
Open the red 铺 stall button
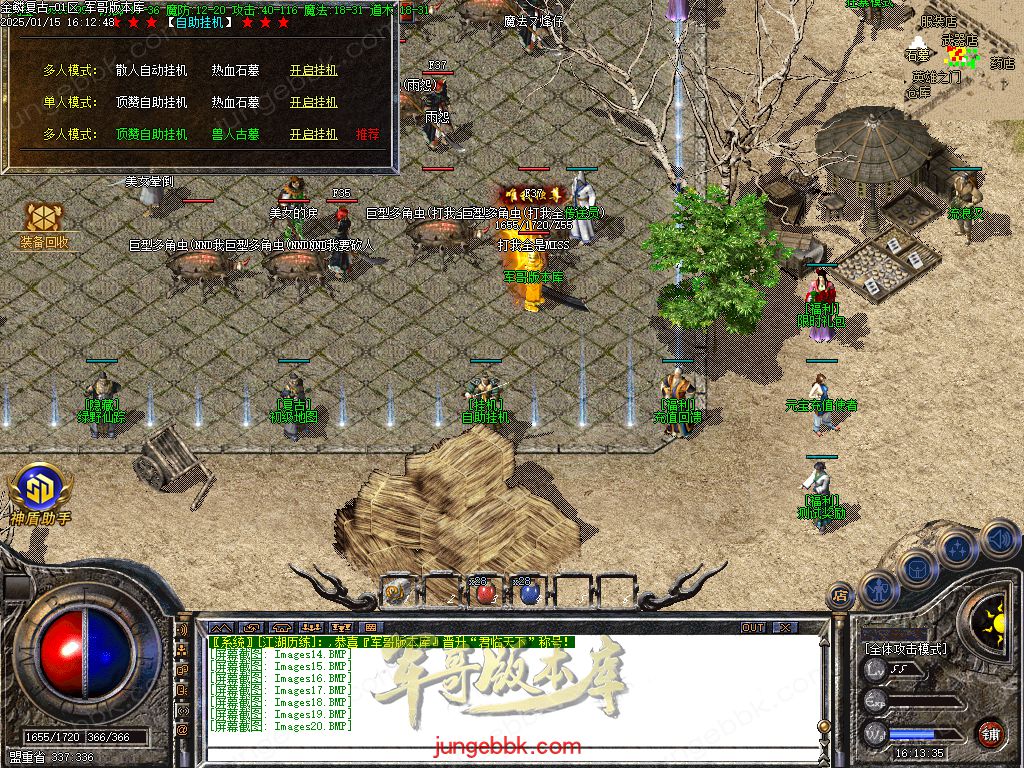(990, 733)
